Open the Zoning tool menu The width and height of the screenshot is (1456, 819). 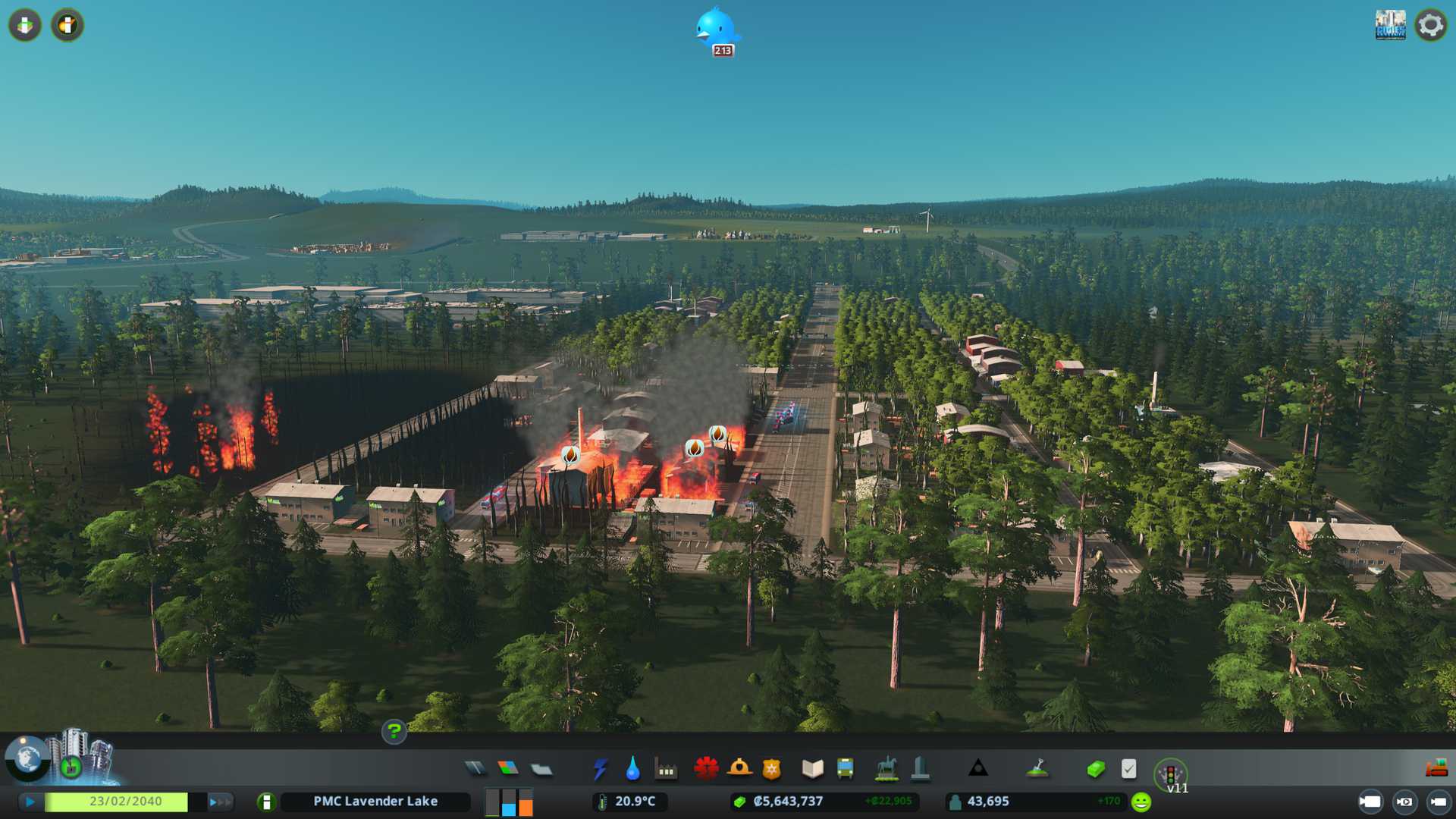pos(508,769)
